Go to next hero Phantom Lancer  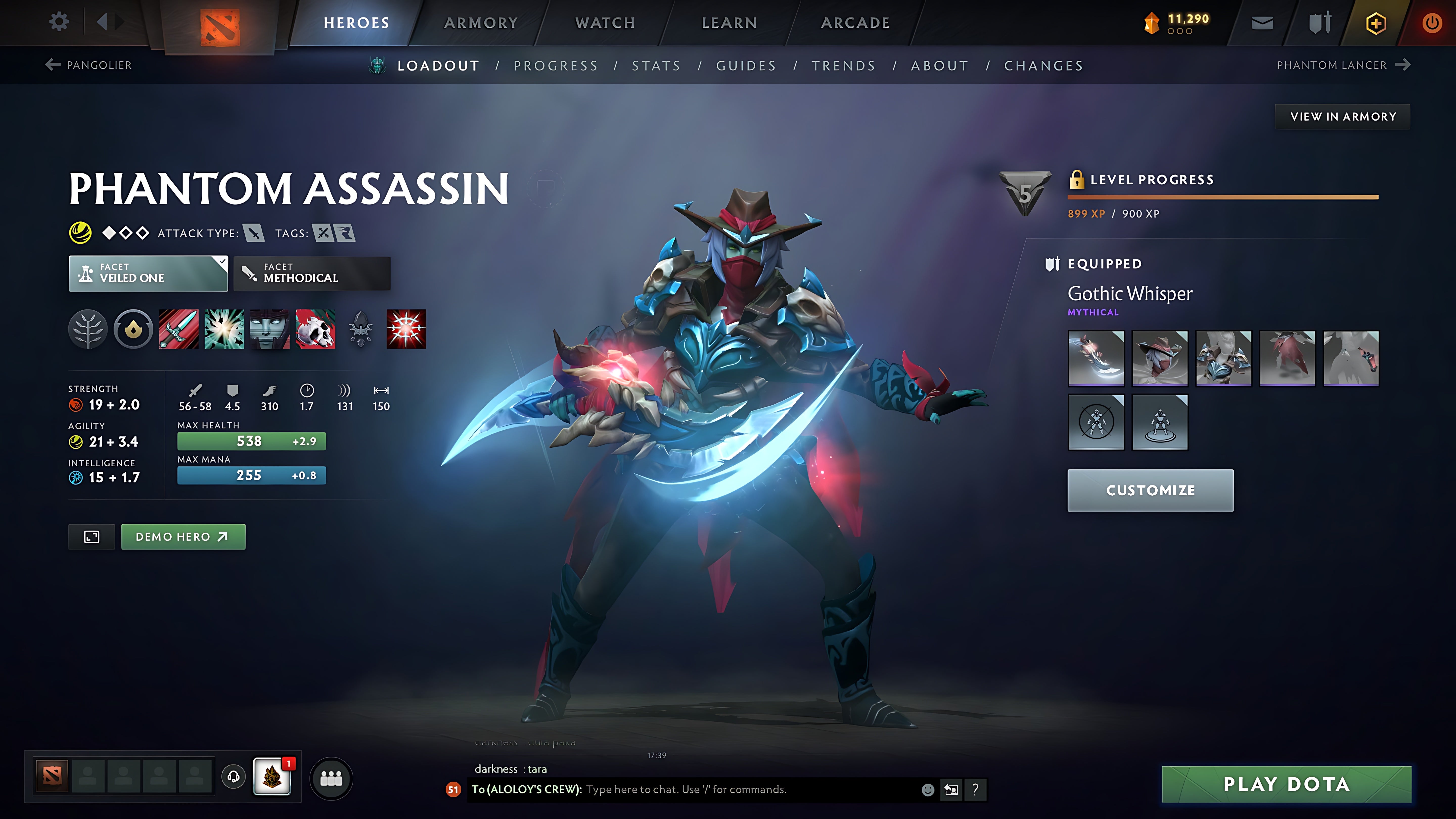(x=1343, y=65)
